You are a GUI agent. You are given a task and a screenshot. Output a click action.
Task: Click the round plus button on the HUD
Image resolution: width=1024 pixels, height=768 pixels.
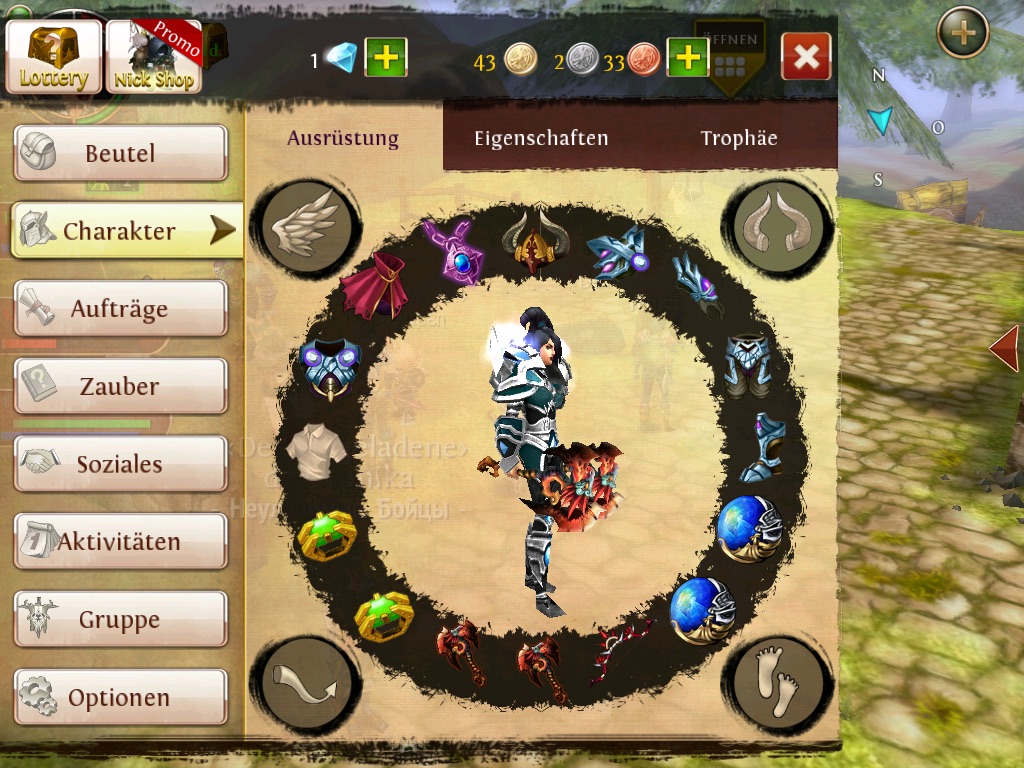pos(963,33)
